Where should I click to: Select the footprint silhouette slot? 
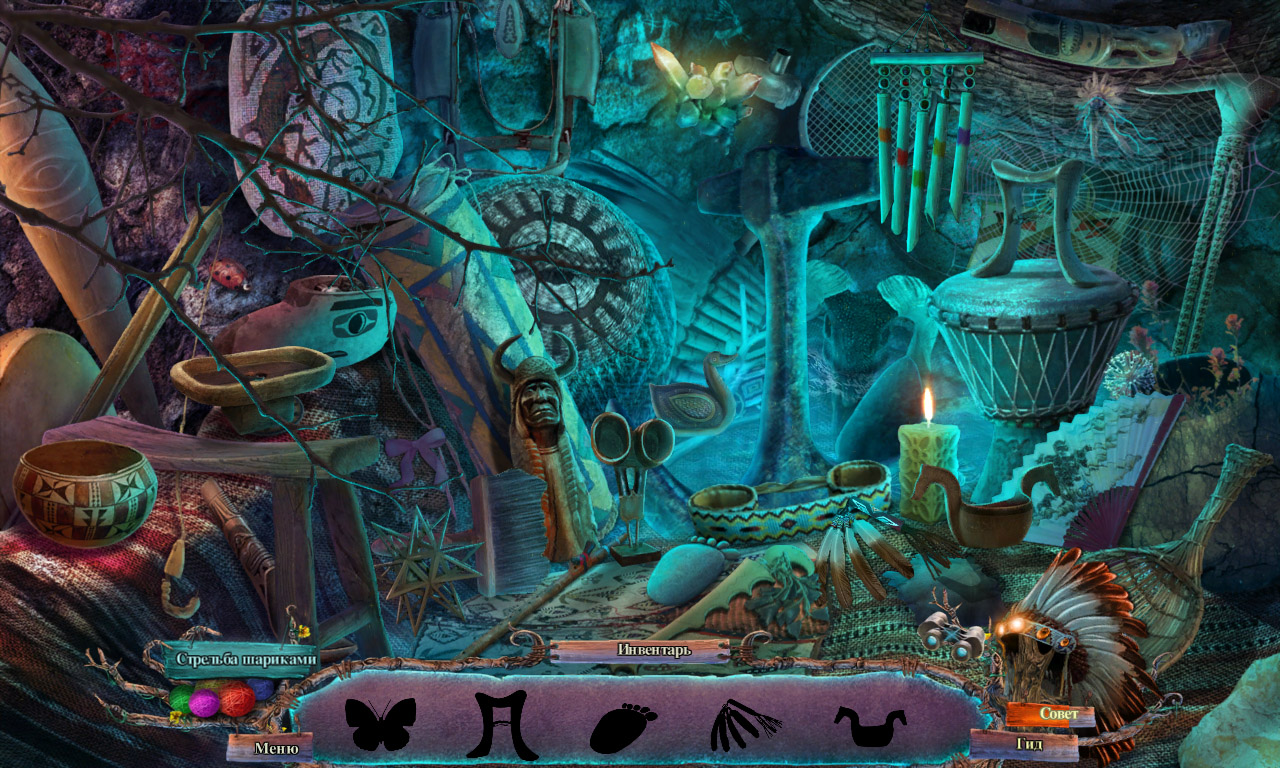[x=622, y=727]
